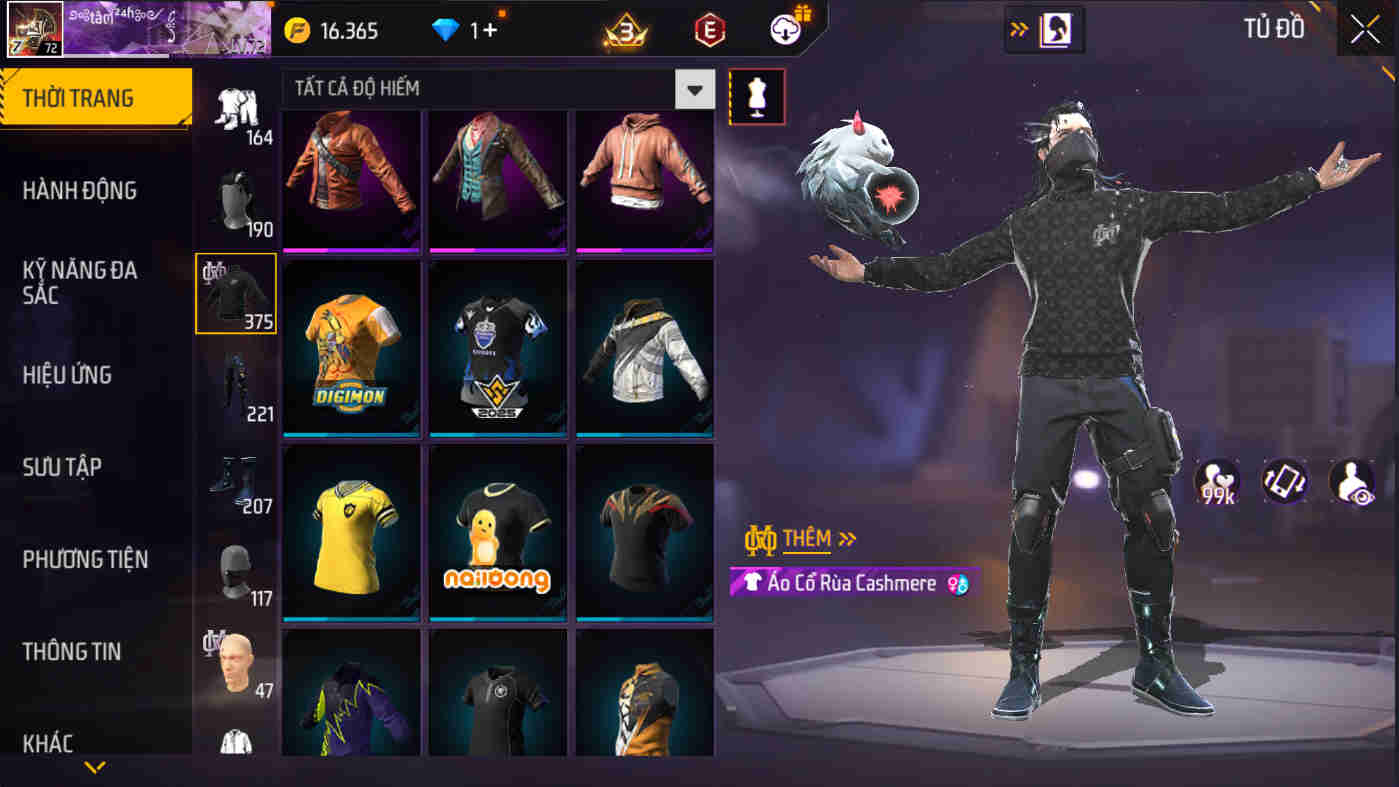Select the mask category icon labeled 117
The height and width of the screenshot is (787, 1399).
[x=236, y=570]
